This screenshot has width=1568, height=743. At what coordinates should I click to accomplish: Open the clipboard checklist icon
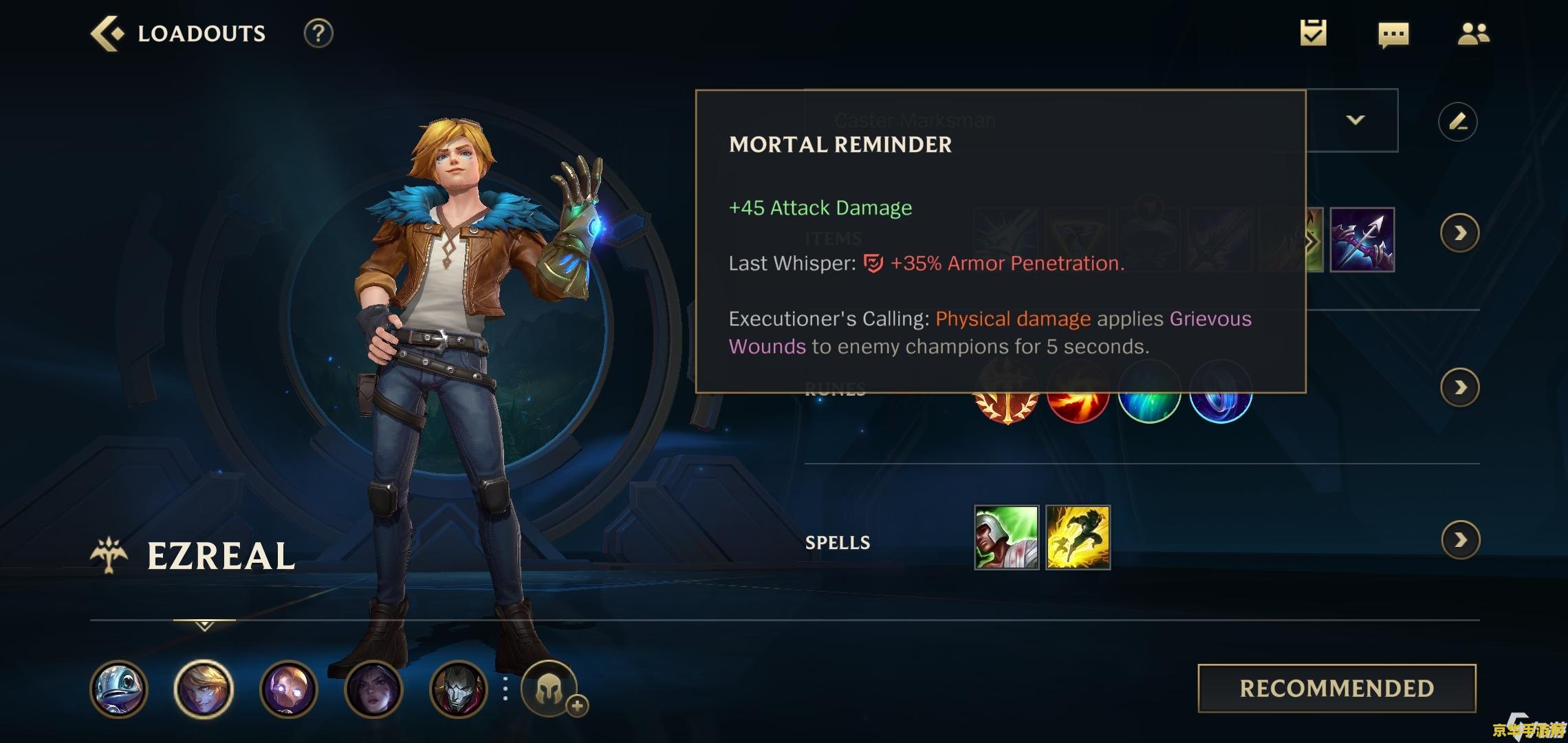pyautogui.click(x=1313, y=33)
